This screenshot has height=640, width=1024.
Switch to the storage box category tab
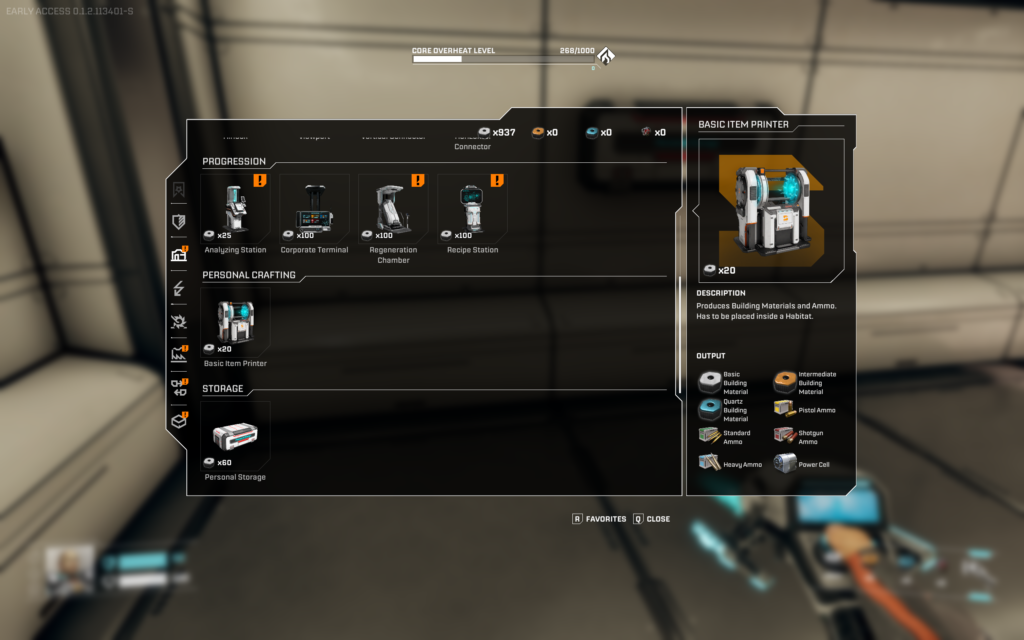[x=179, y=420]
